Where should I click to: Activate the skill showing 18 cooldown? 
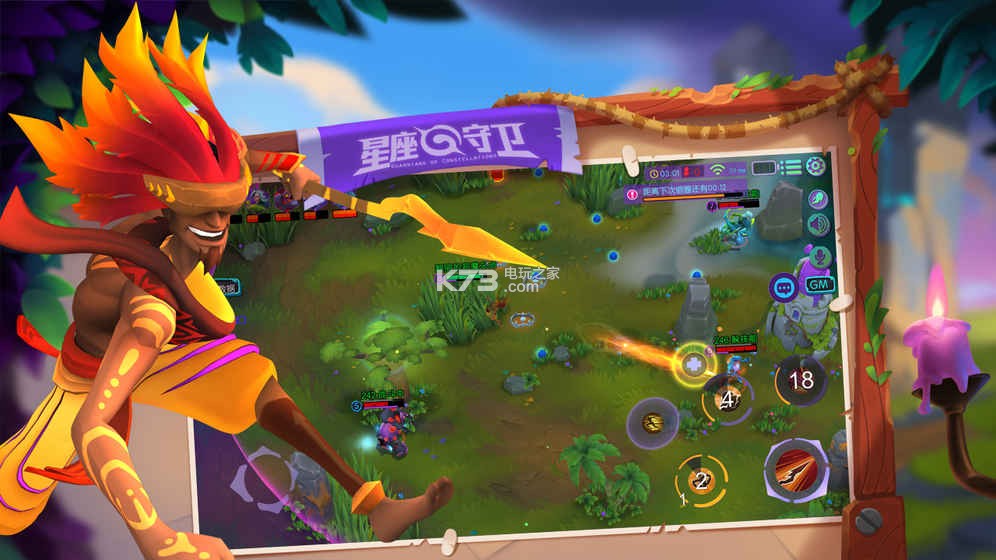coord(801,380)
